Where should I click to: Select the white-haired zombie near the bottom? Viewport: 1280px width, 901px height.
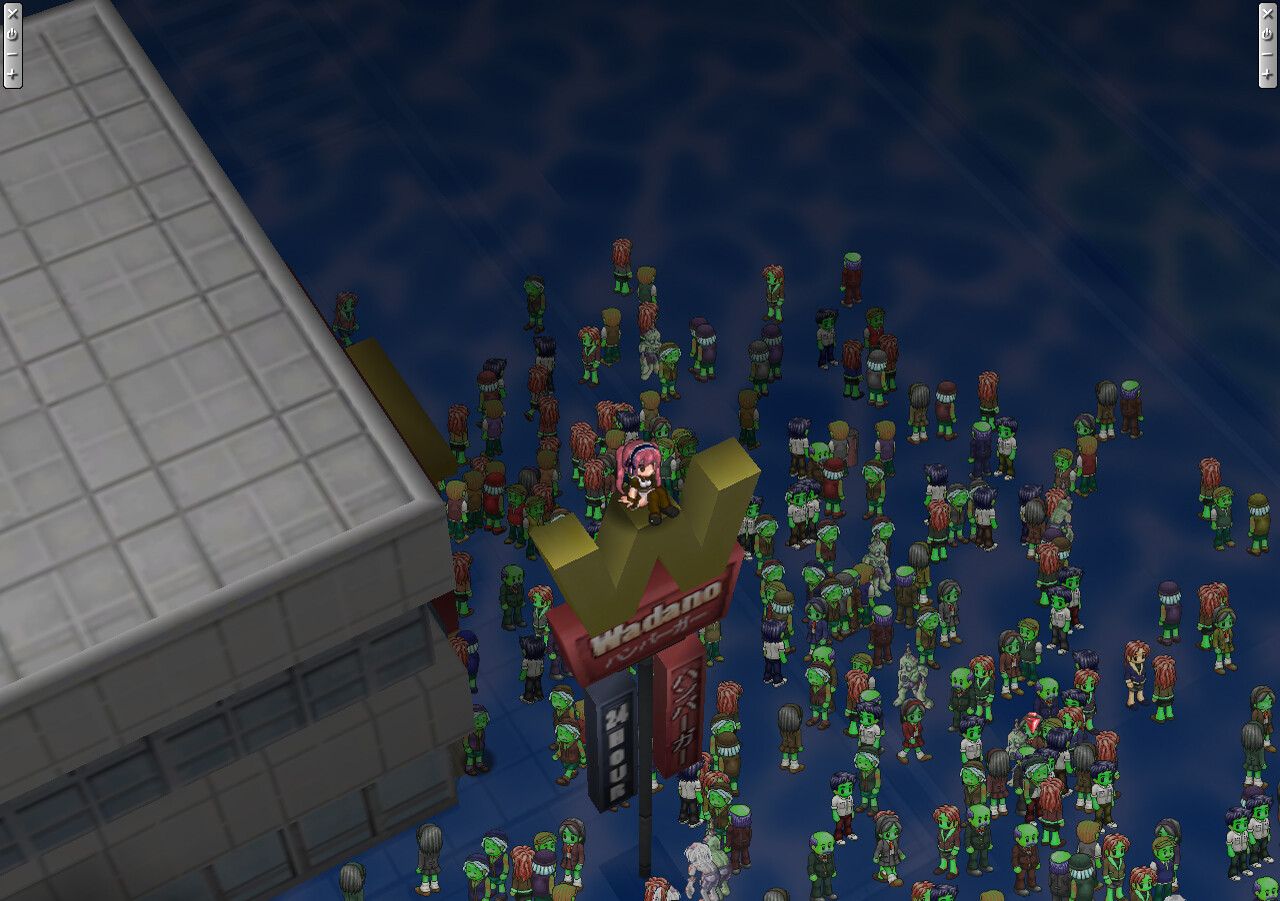pyautogui.click(x=700, y=860)
